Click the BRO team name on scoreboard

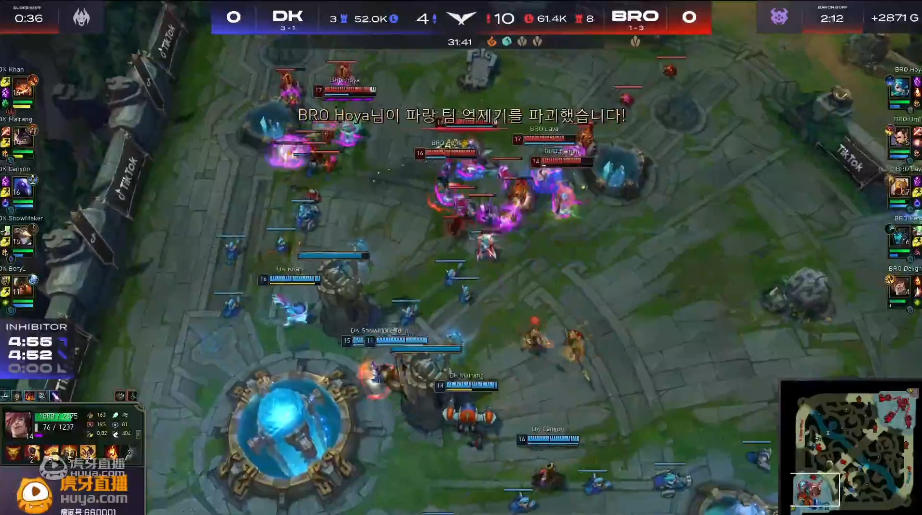click(634, 17)
